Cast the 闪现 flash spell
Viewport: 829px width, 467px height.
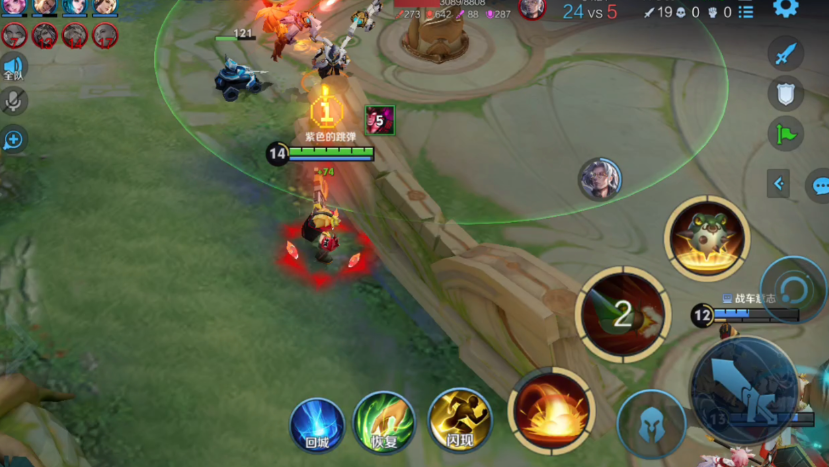pos(459,420)
